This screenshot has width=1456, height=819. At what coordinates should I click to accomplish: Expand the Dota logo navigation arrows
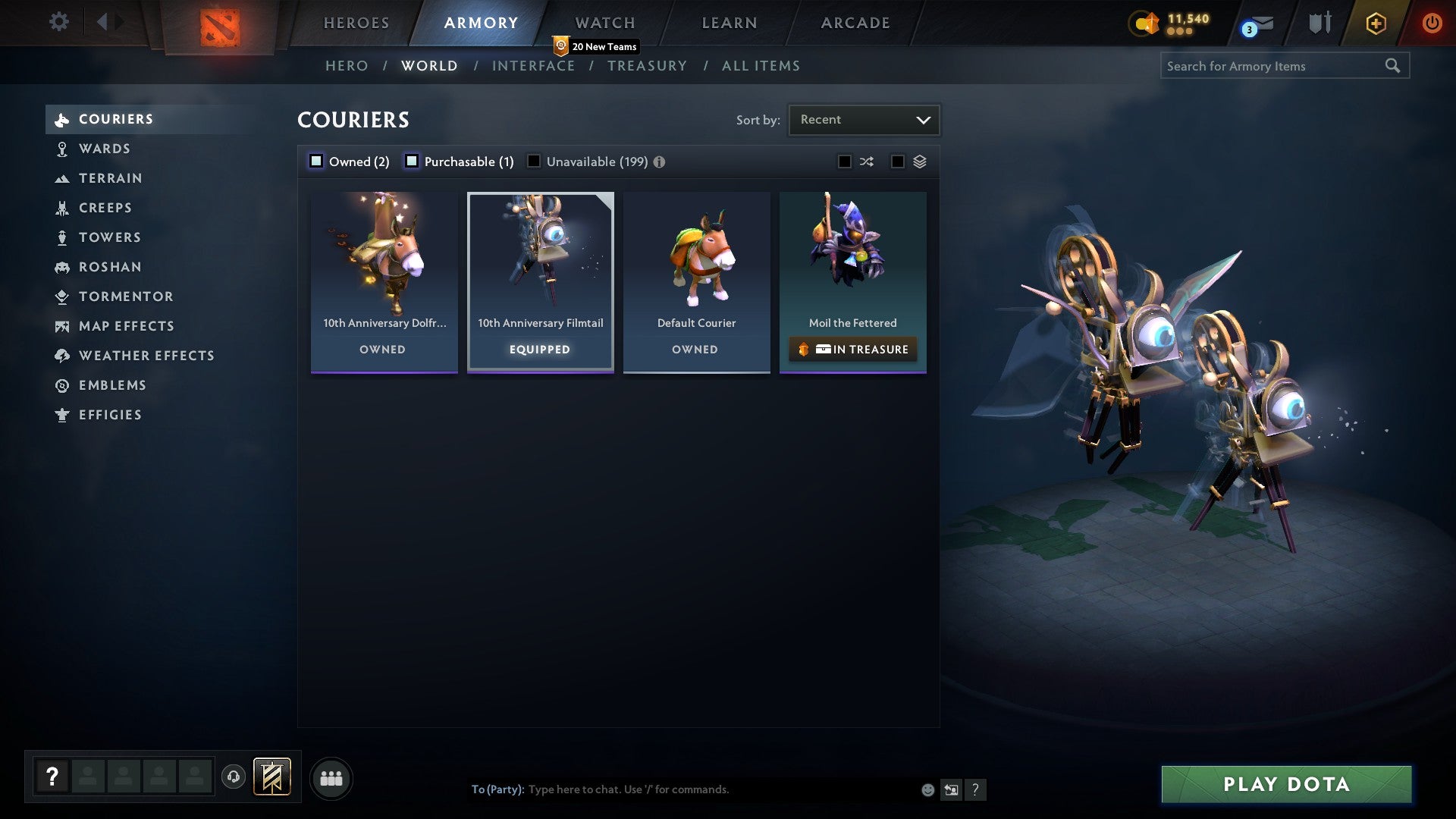110,22
